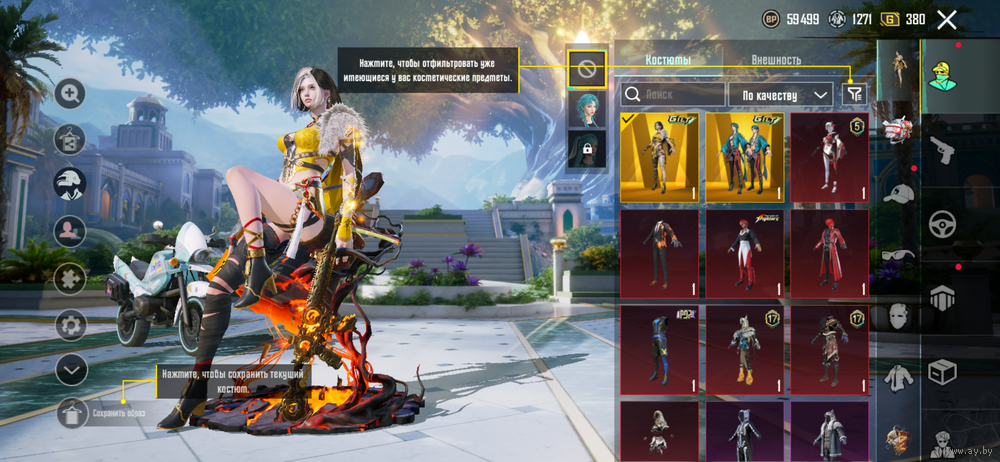This screenshot has height=462, width=1000.
Task: Toggle the owned-items filter funnel button
Action: pyautogui.click(x=854, y=93)
